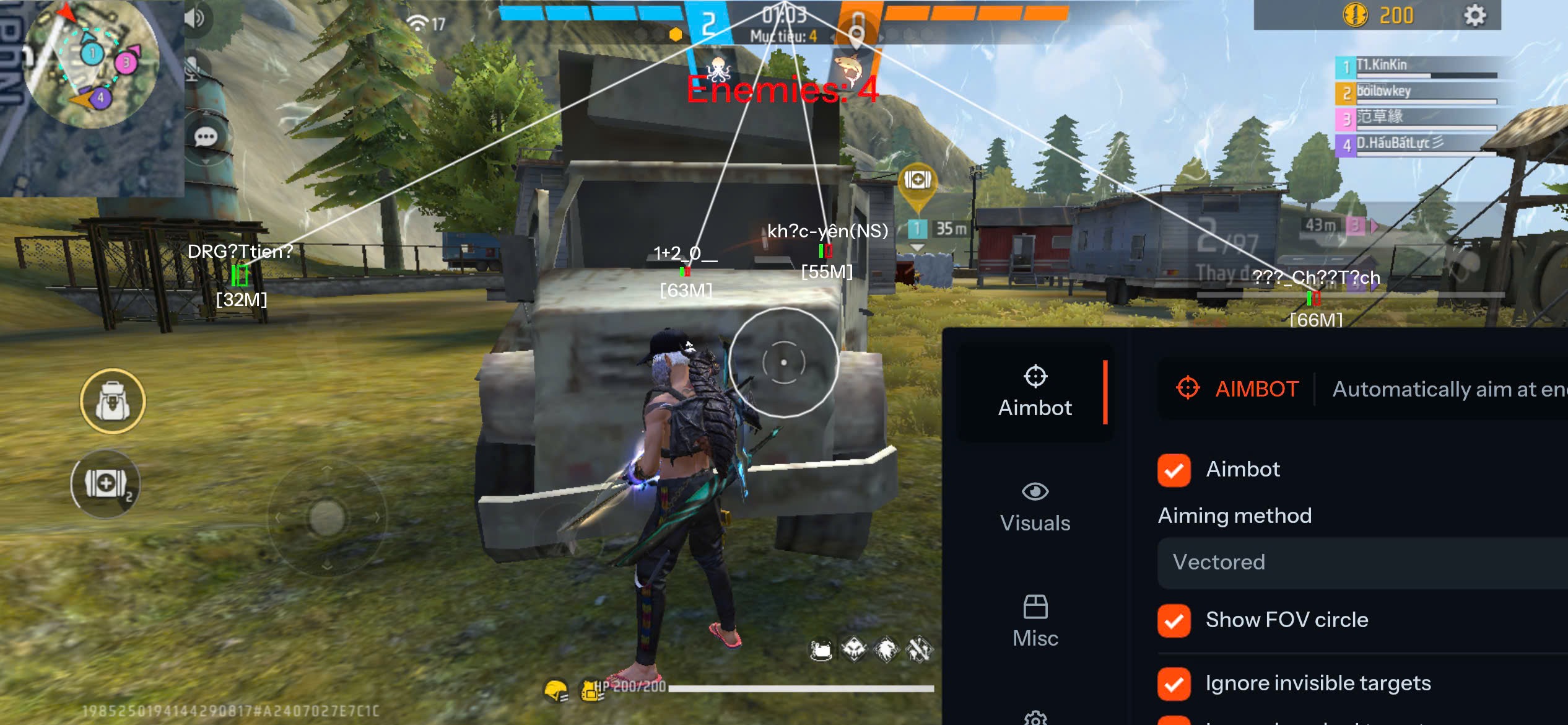The height and width of the screenshot is (725, 1568).
Task: Switch to the Visuals tab
Action: click(x=1035, y=507)
